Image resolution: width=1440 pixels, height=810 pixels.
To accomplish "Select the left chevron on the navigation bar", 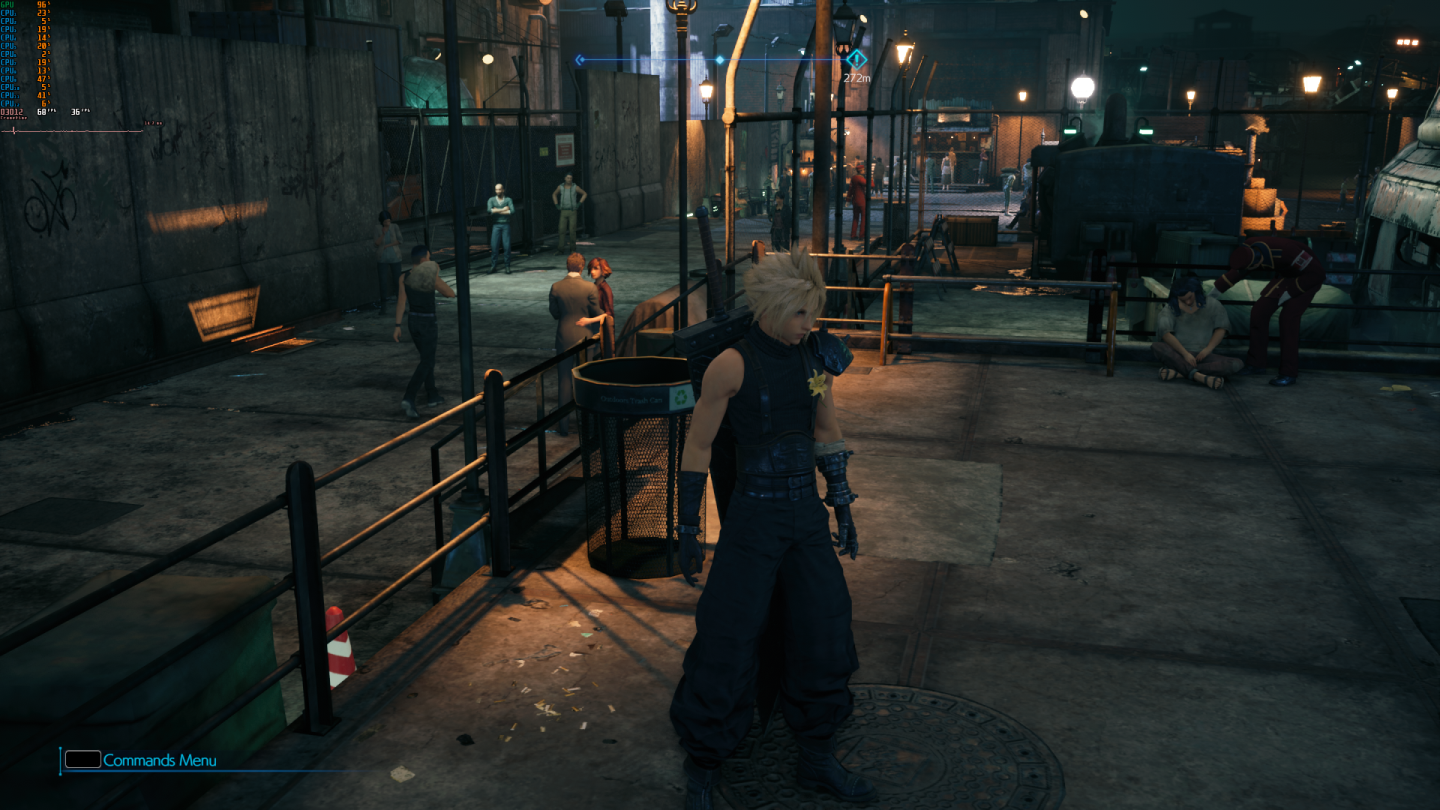I will [579, 60].
